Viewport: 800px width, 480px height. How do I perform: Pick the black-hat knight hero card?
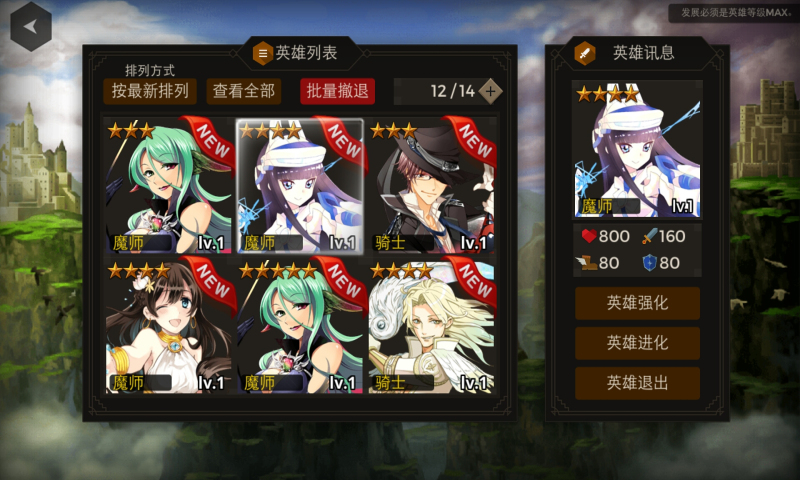tap(432, 186)
